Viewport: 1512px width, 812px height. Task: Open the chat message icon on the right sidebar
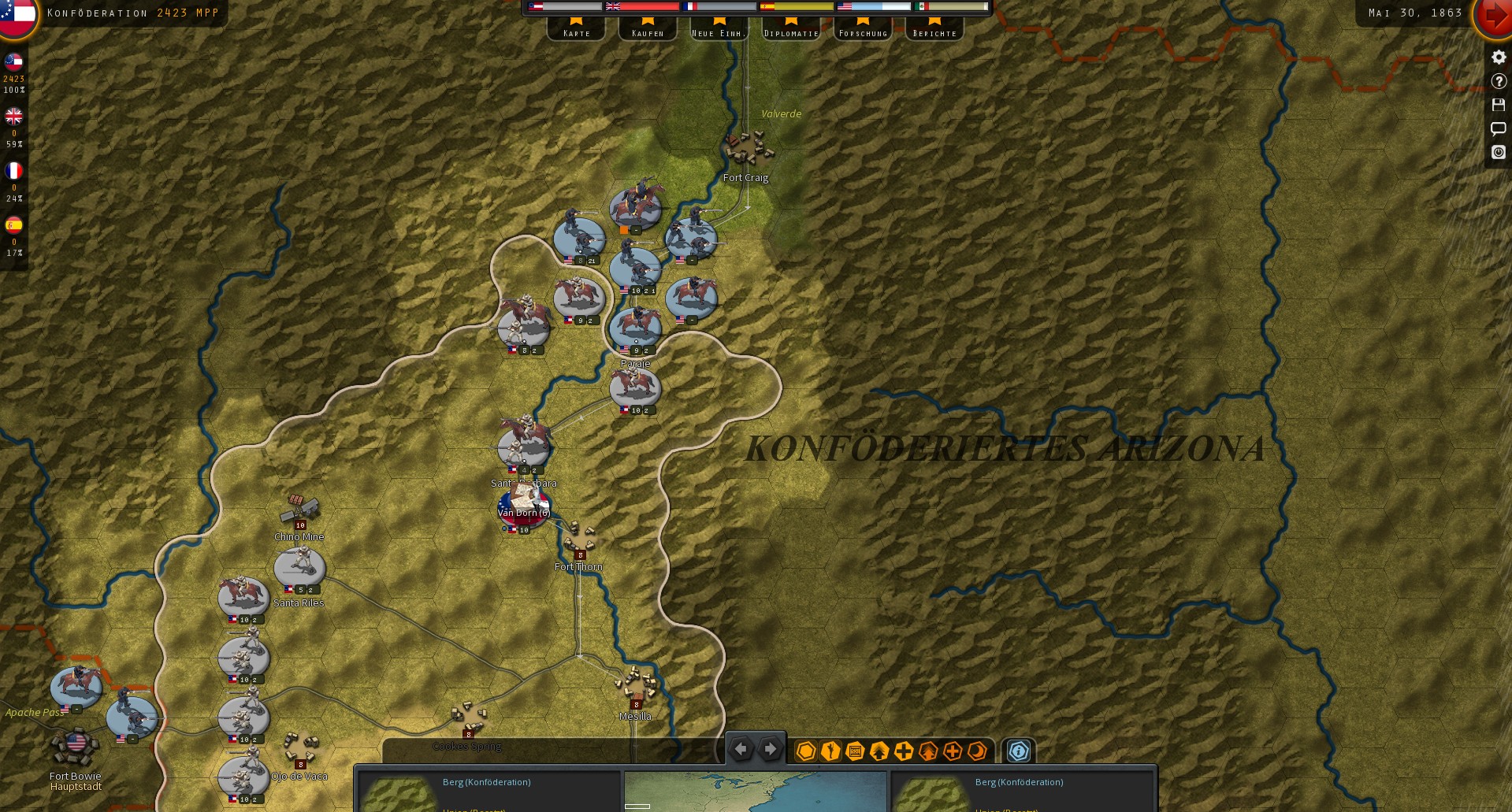[x=1498, y=128]
